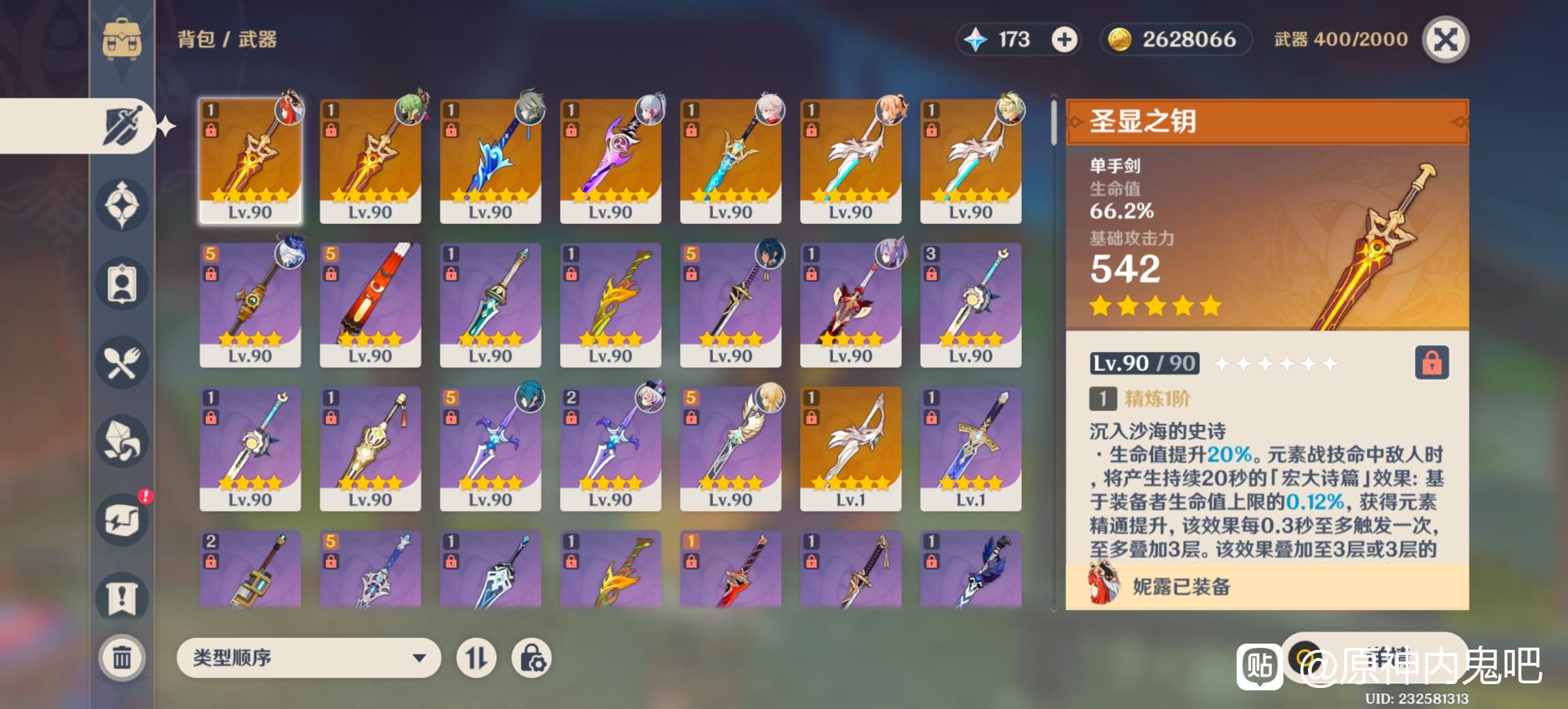Toggle the ascending/descending sort order button
1568x709 pixels.
(476, 658)
